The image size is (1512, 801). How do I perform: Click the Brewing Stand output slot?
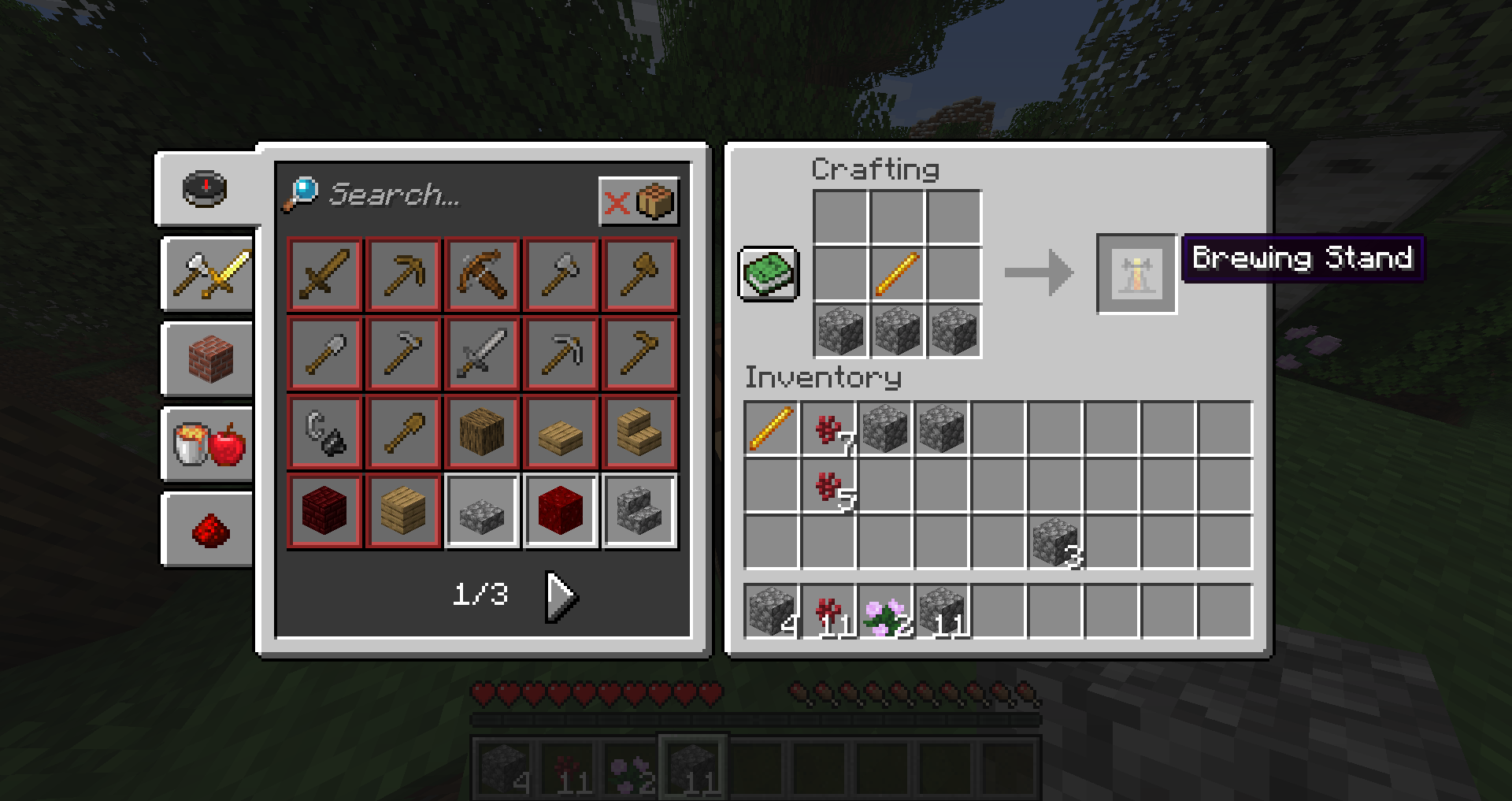tap(1136, 274)
